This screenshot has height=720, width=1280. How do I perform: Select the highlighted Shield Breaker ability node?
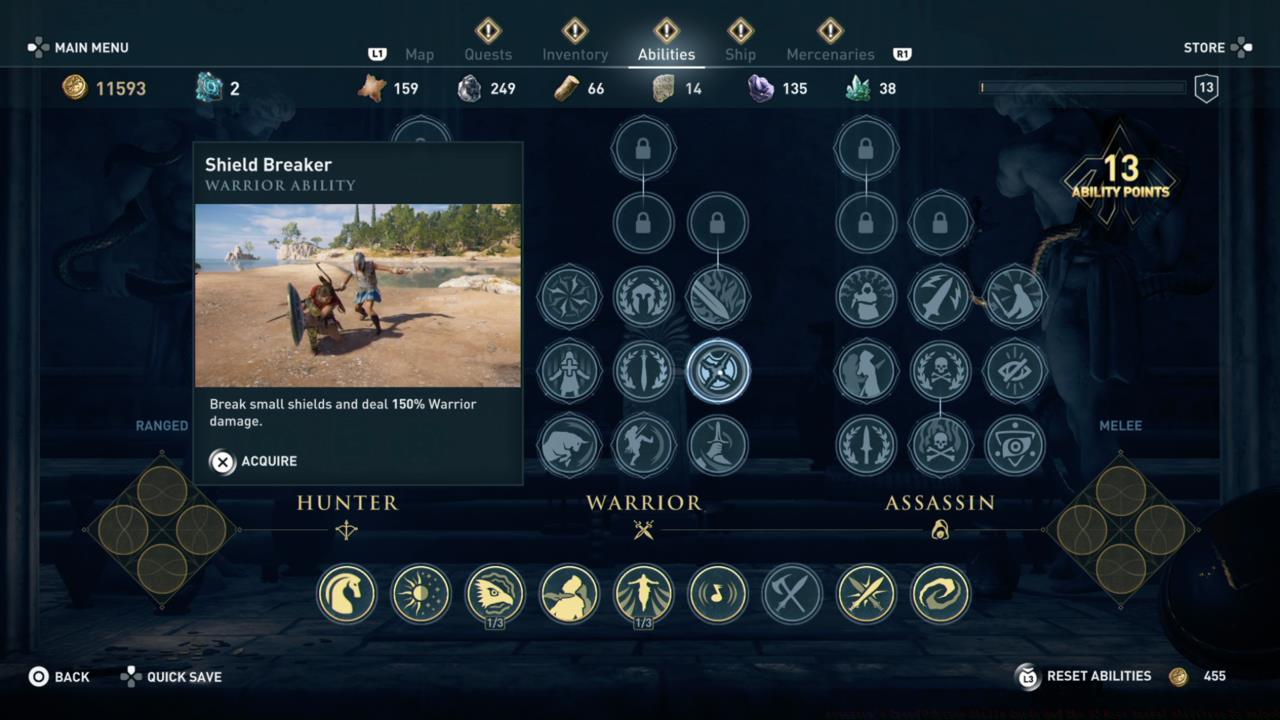pos(719,371)
